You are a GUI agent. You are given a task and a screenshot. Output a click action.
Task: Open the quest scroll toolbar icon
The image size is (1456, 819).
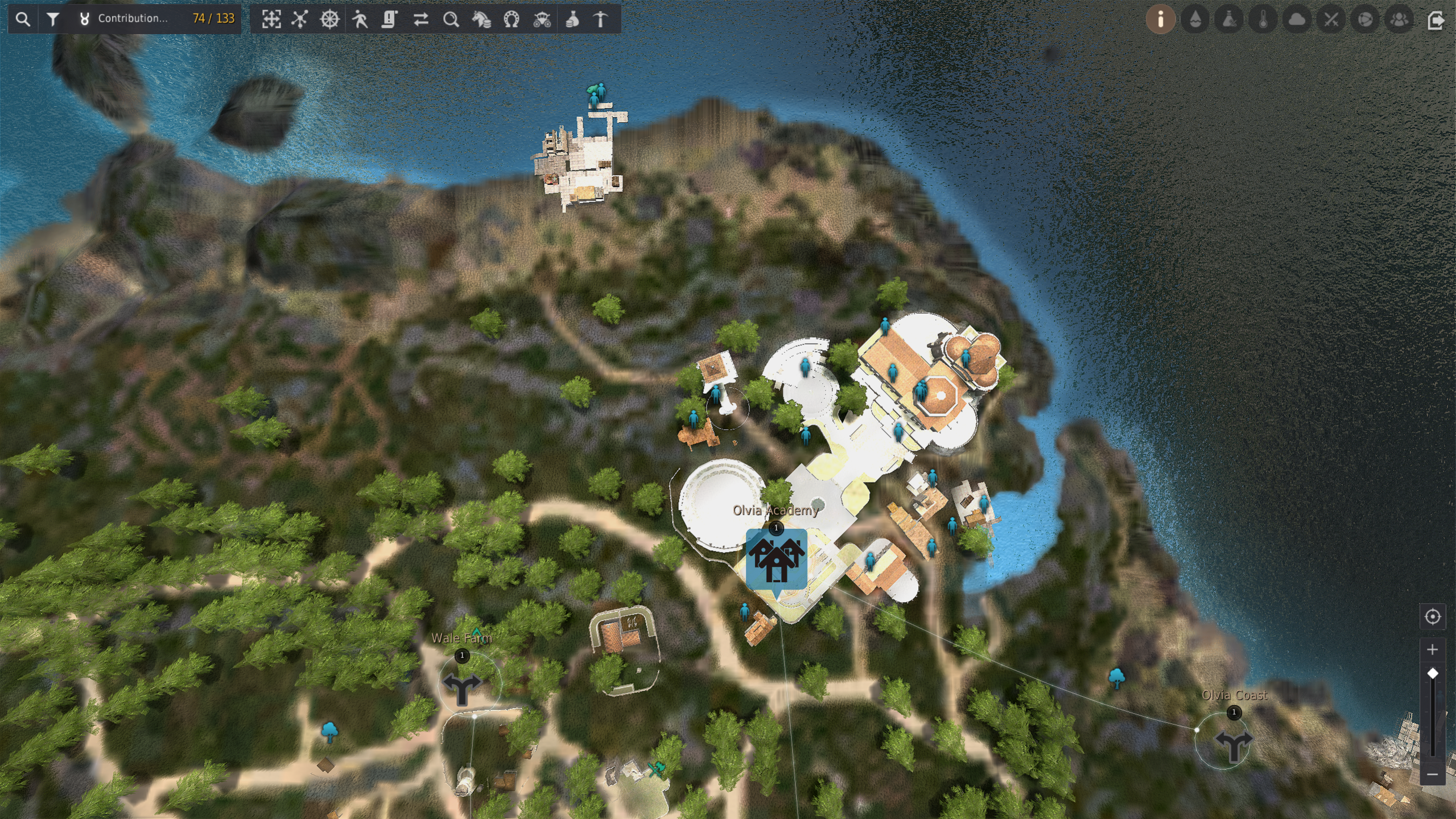click(x=390, y=19)
